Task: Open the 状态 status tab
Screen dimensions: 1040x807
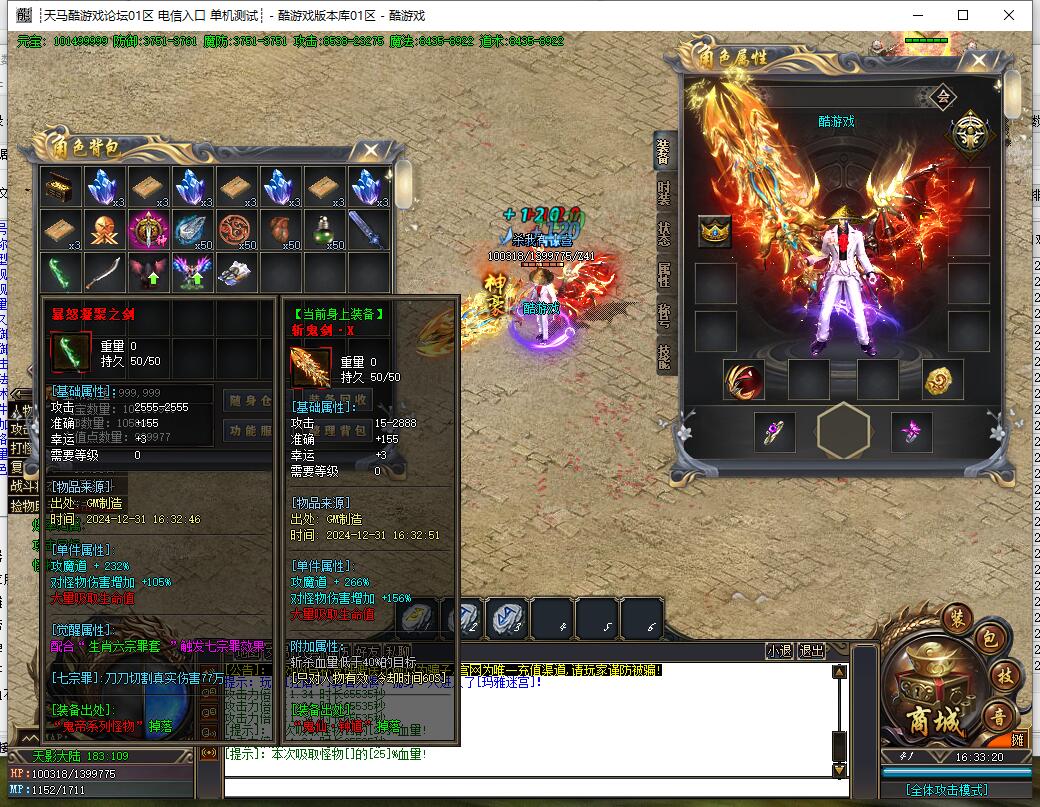Action: 664,234
